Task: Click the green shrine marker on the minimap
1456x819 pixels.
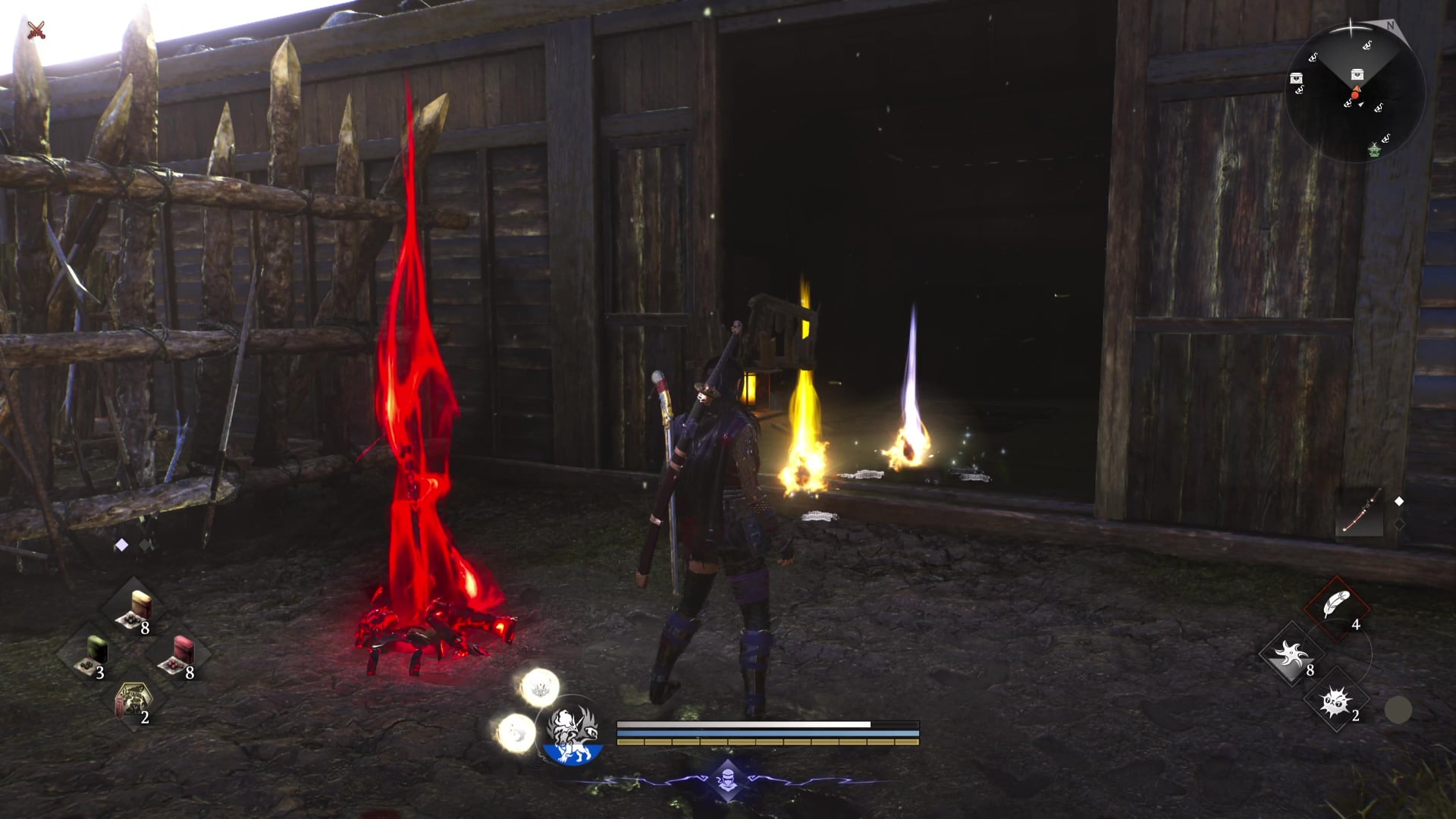Action: [x=1376, y=150]
